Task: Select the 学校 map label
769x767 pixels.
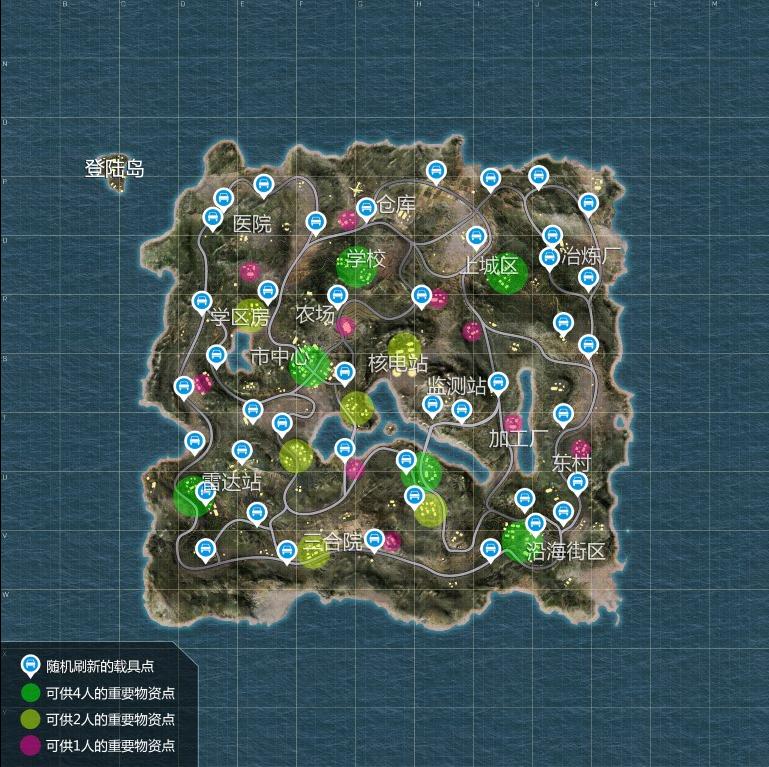Action: 366,260
